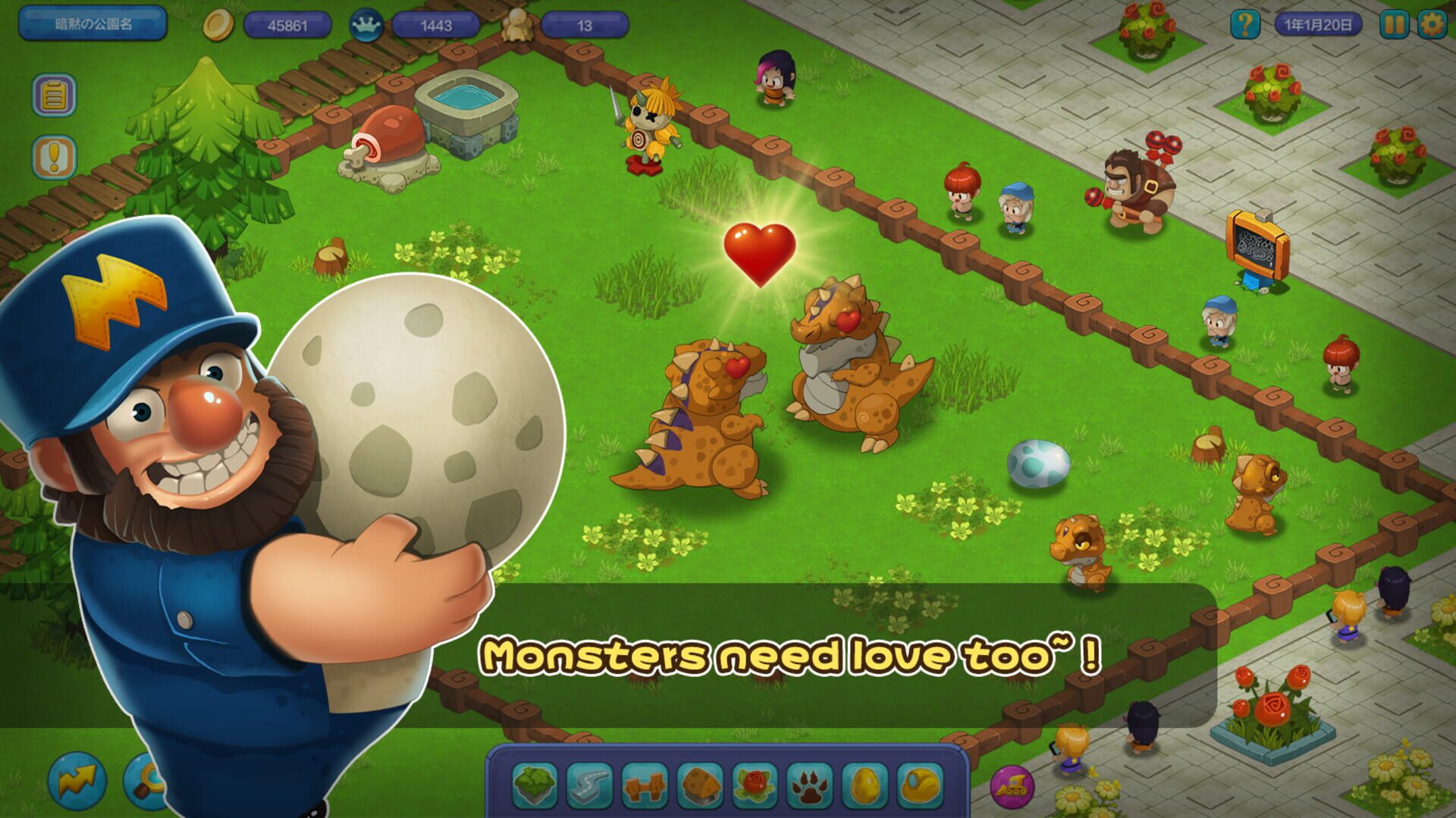Viewport: 1456px width, 818px height.
Task: Click the crown rating counter
Action: coord(436,25)
